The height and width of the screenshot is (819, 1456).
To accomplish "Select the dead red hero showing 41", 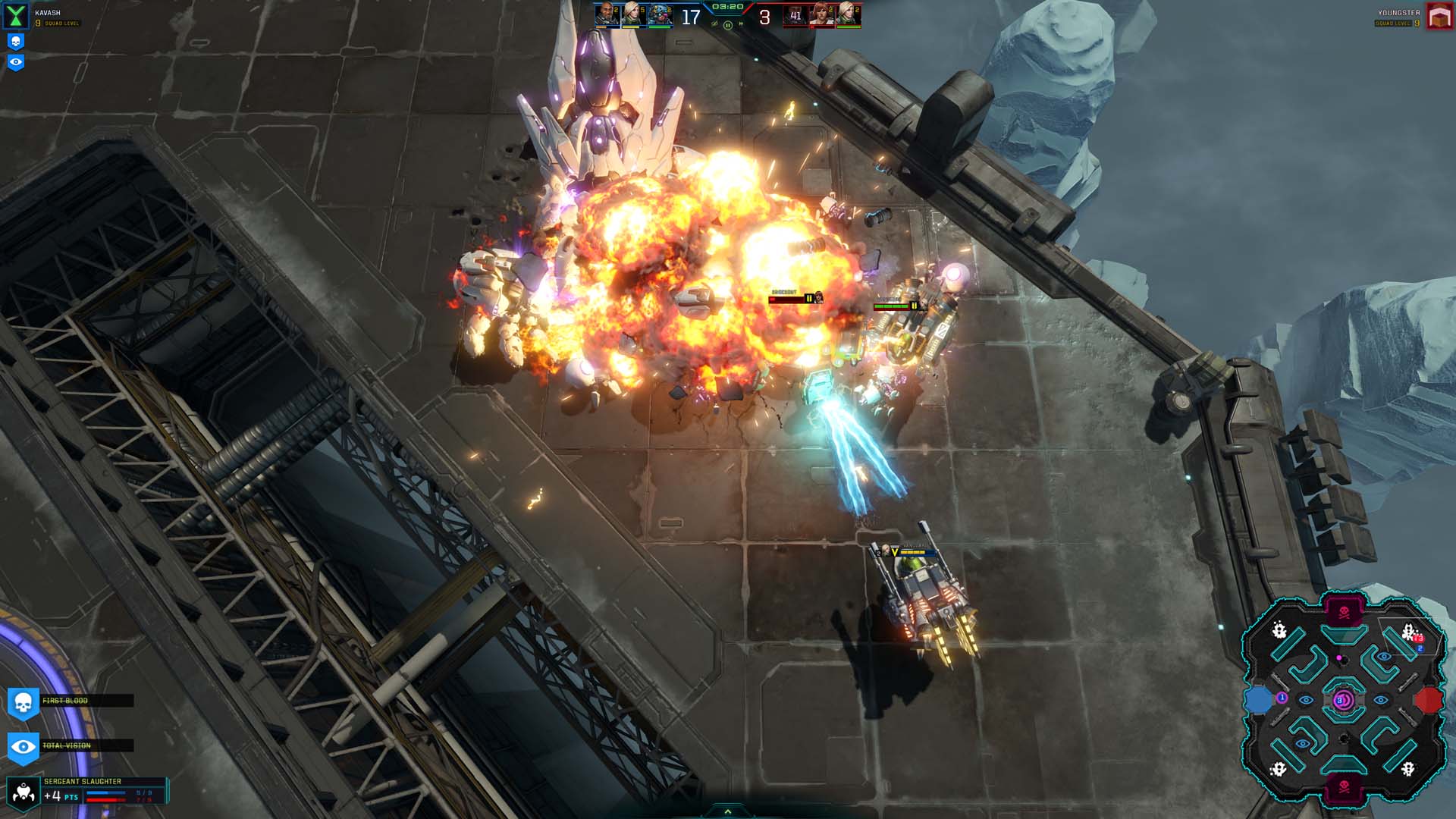I will pos(795,15).
